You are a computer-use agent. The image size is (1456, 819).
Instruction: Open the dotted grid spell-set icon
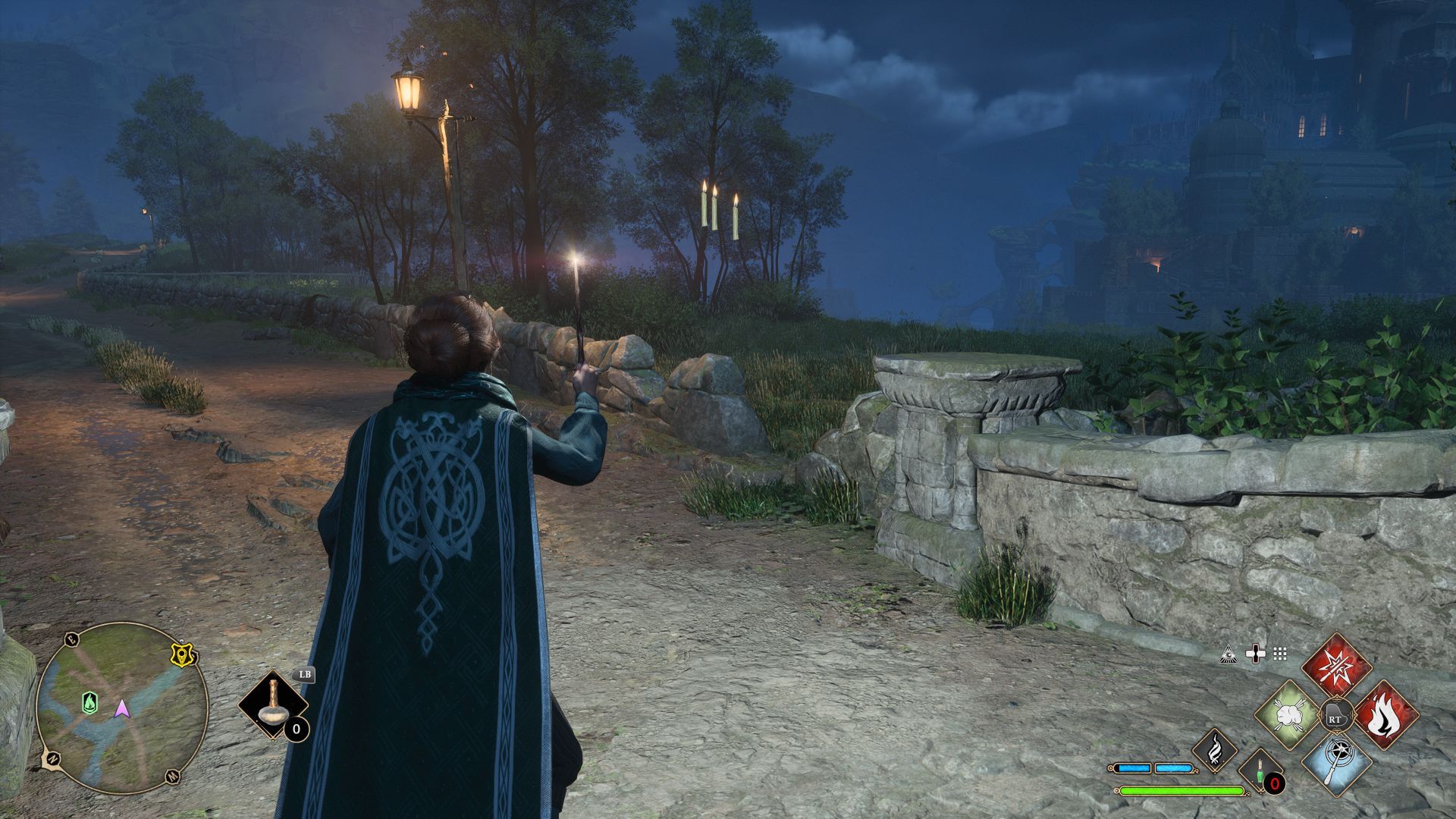pos(1280,654)
